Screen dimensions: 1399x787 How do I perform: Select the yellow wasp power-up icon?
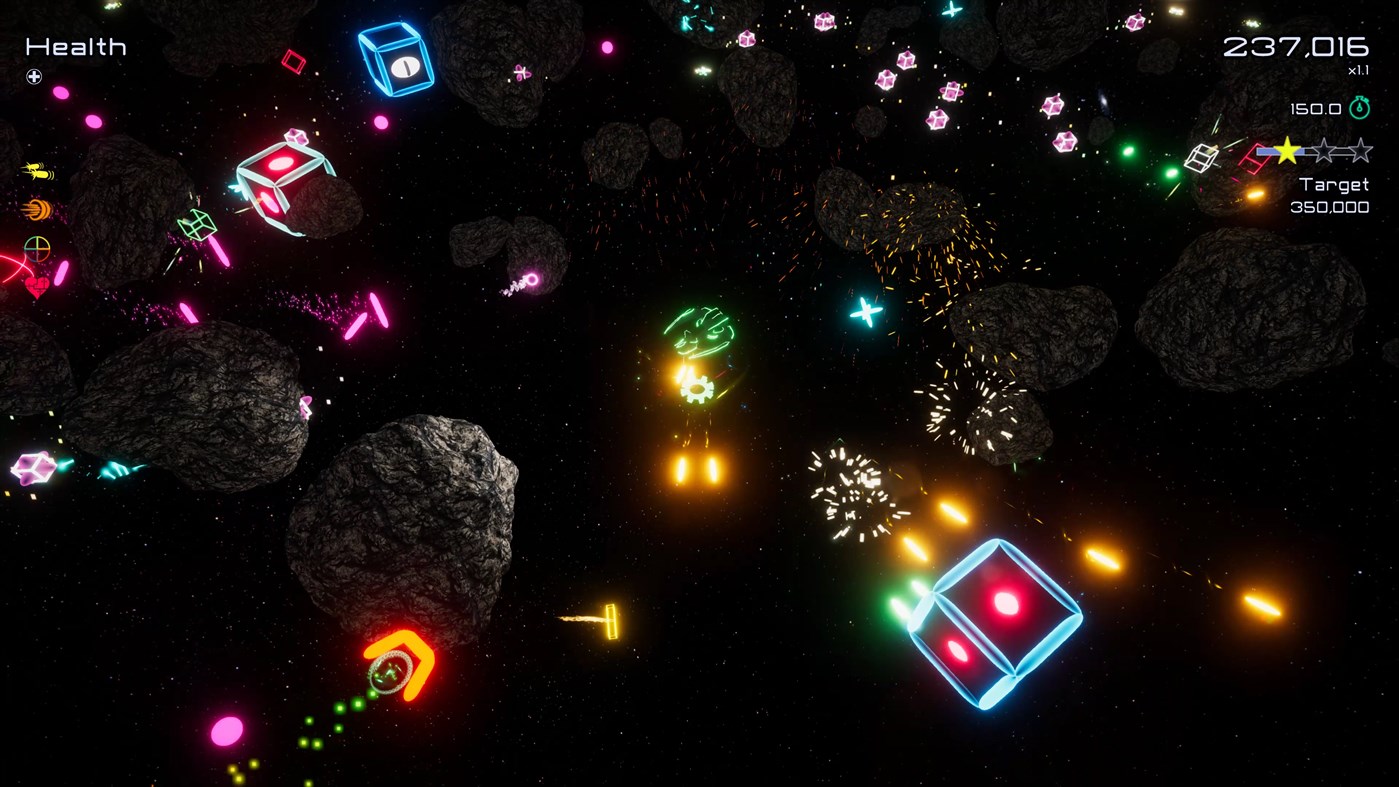tap(35, 170)
